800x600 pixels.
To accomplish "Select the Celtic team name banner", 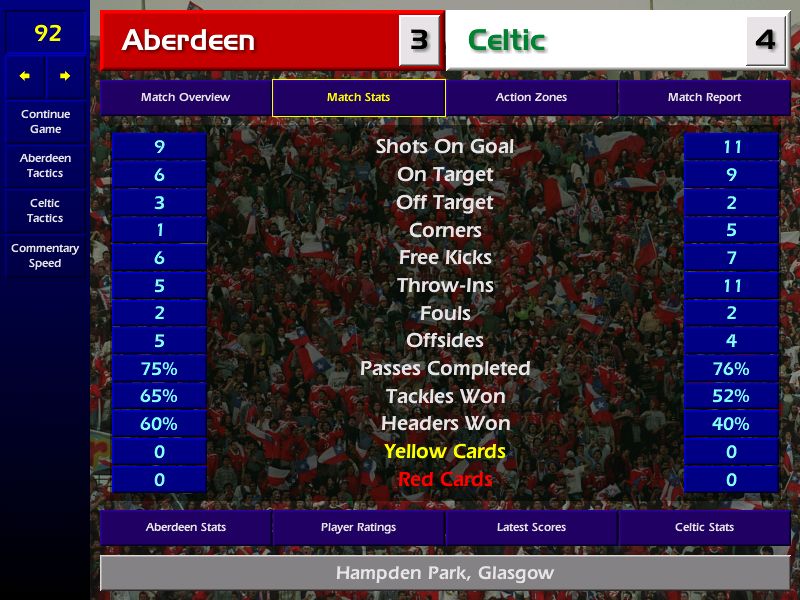I will [595, 41].
